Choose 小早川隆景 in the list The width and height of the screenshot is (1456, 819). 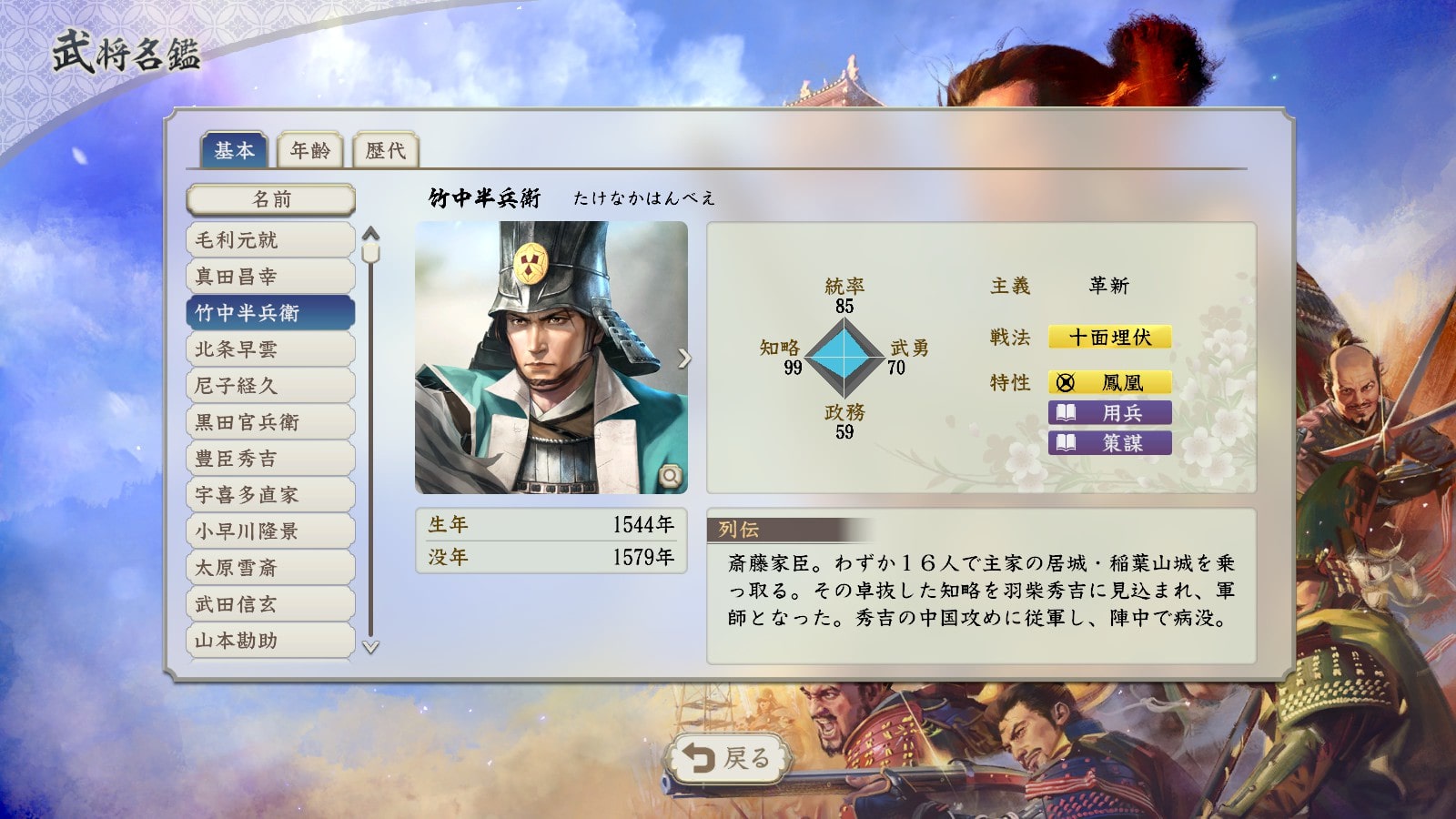coord(270,531)
